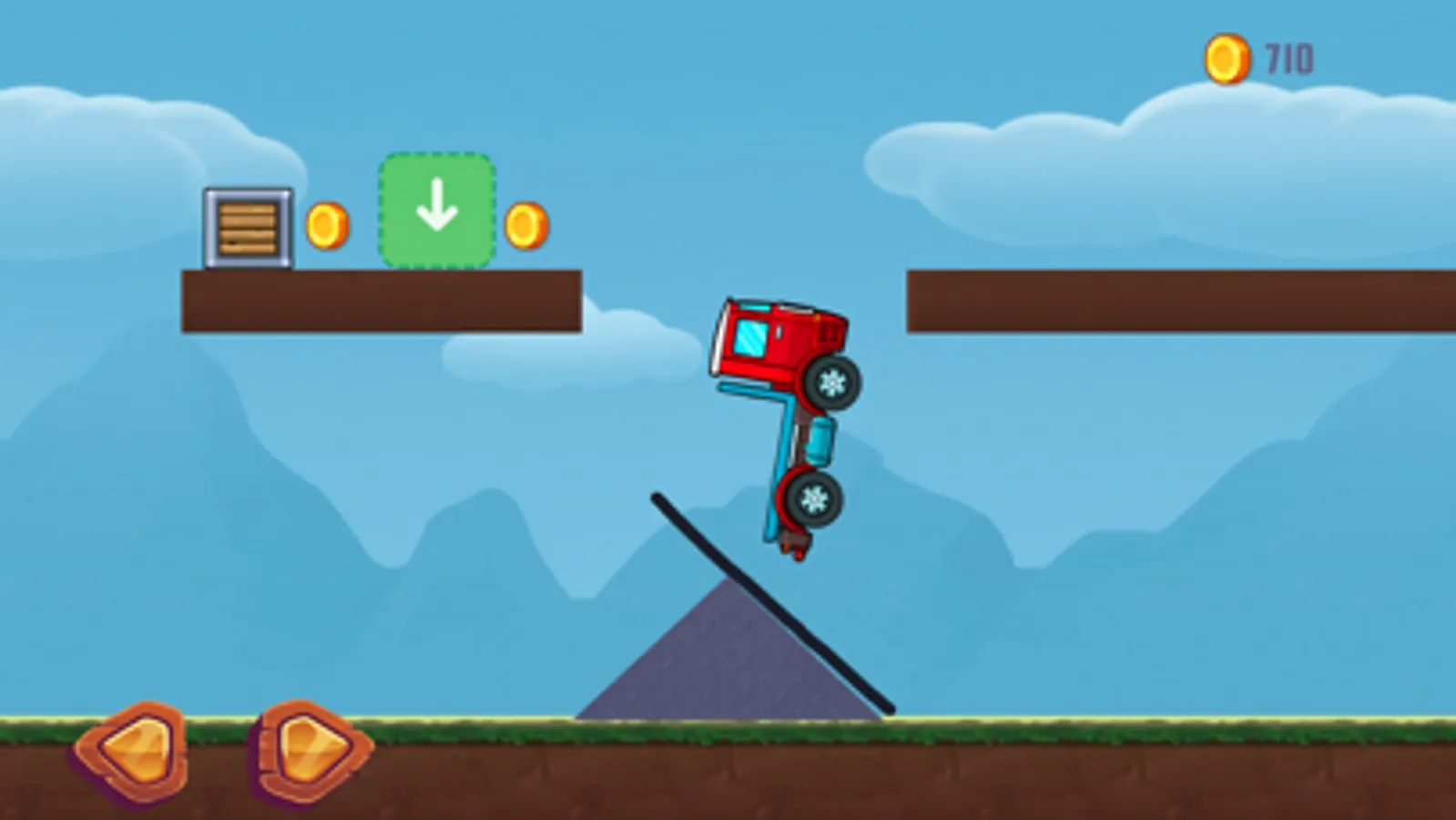Tap the green down-arrow drop block
The image size is (1456, 820).
(437, 208)
